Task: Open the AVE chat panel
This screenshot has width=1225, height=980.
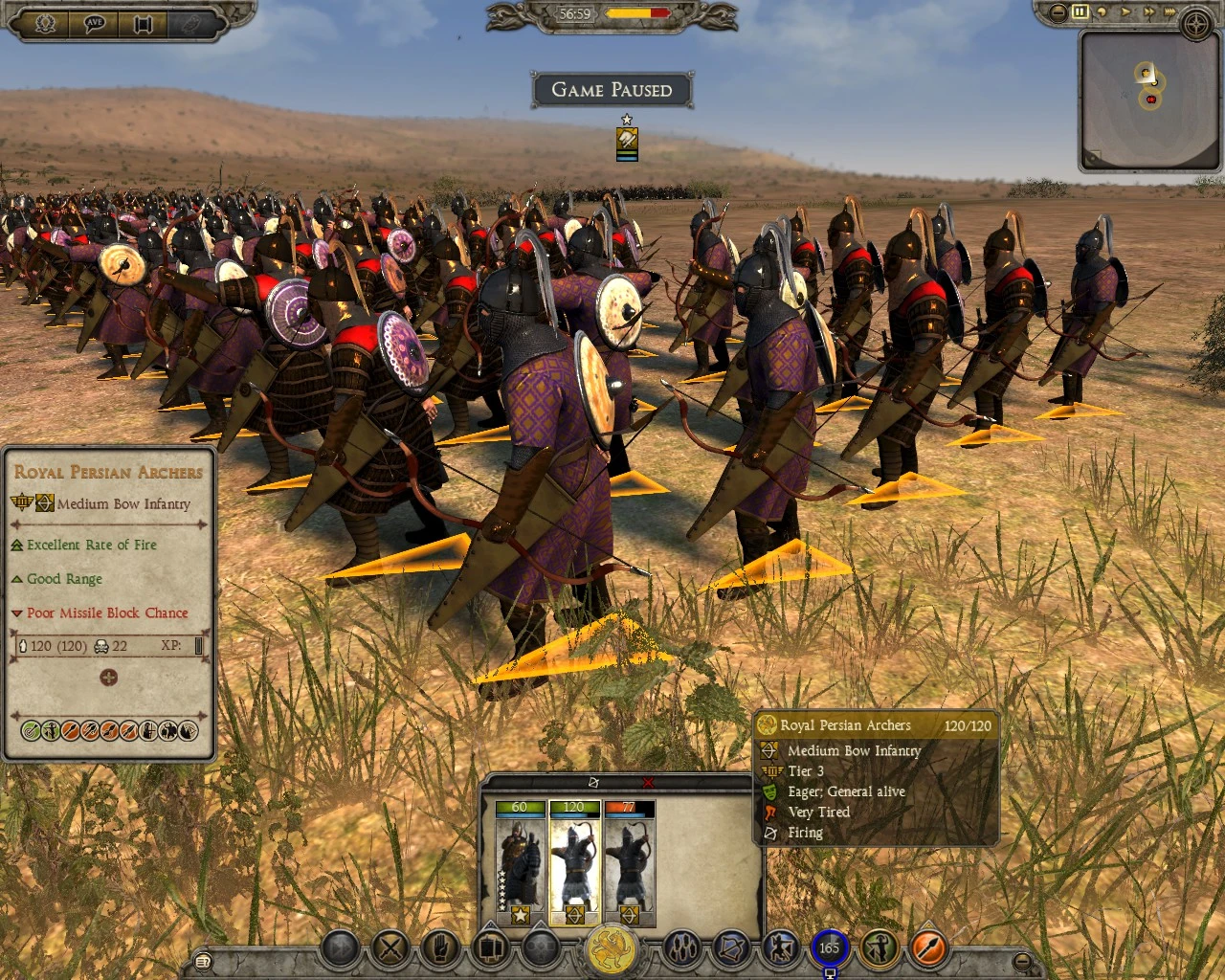Action: (x=93, y=24)
